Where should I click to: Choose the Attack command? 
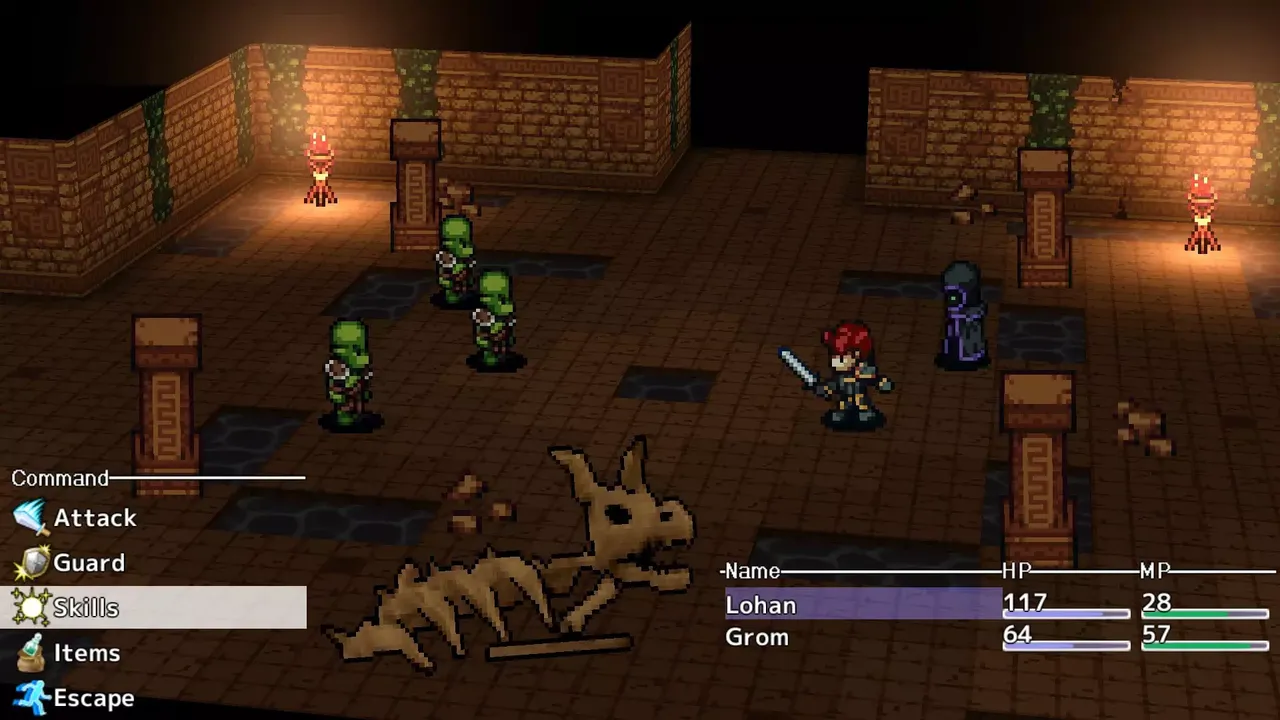coord(94,518)
